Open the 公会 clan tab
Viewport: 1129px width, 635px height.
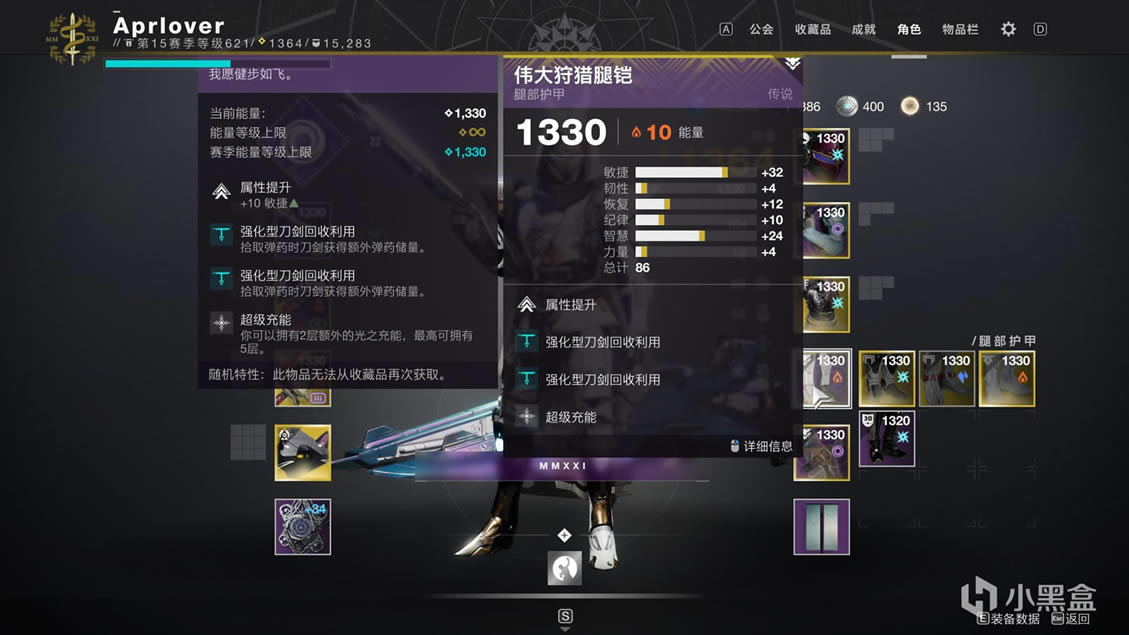(761, 29)
